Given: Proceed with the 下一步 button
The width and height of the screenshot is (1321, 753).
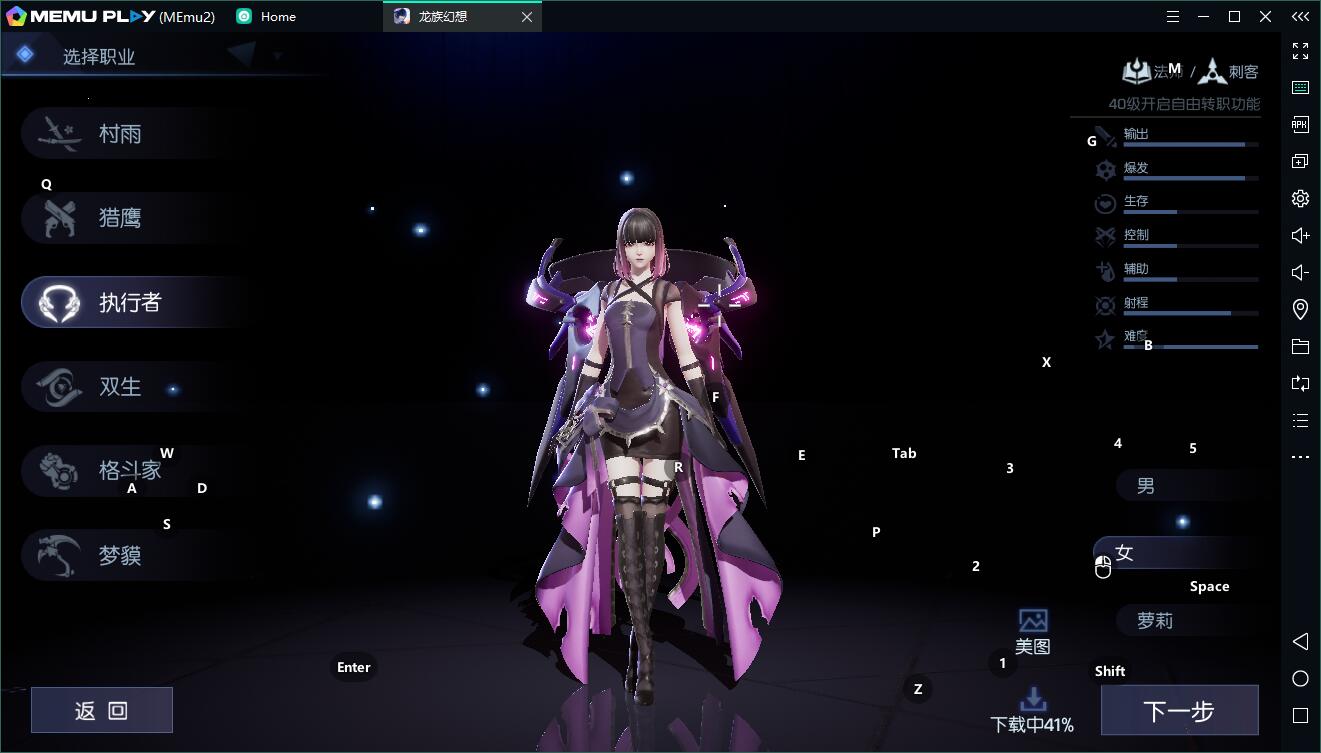Looking at the screenshot, I should click(1179, 710).
